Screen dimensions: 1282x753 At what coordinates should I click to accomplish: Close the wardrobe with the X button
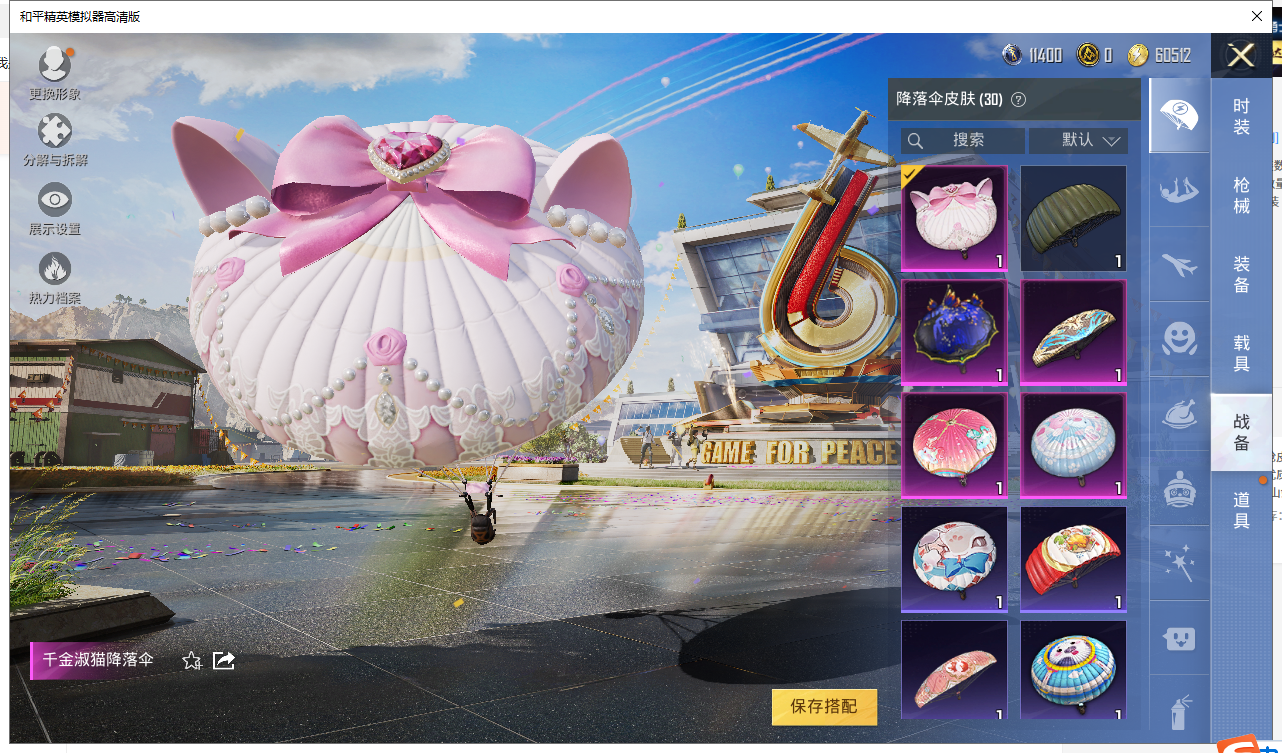(x=1241, y=56)
